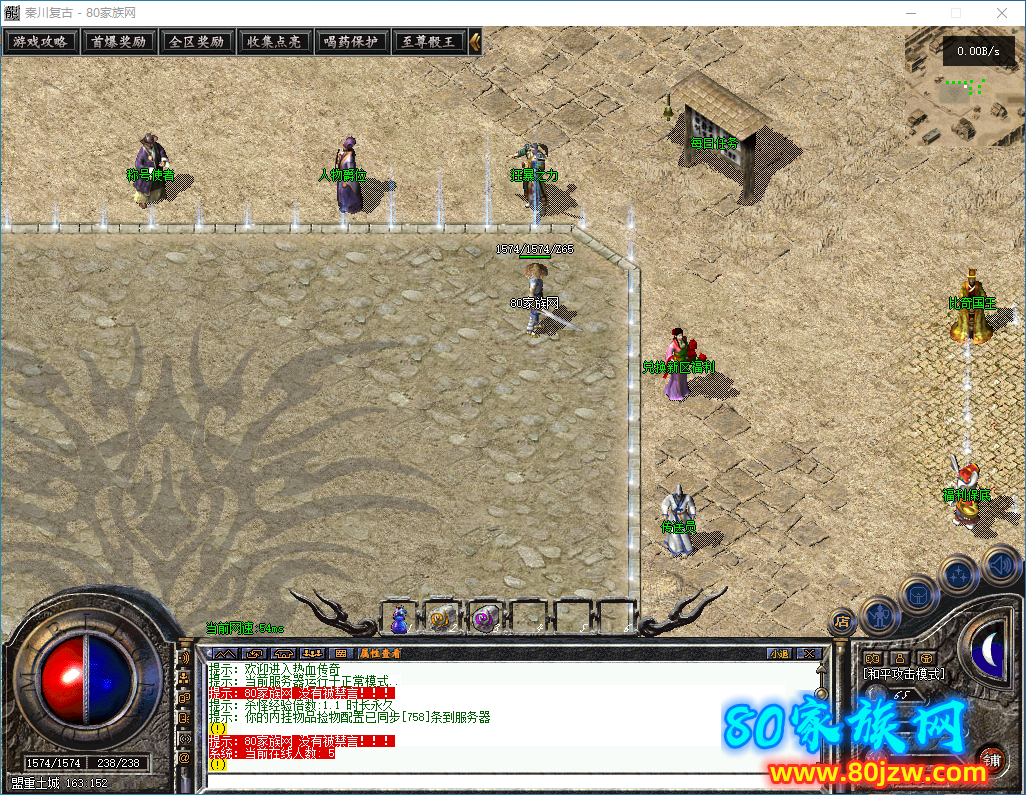Screen dimensions: 1026x795
Task: Close the game window
Action: 1002,12
